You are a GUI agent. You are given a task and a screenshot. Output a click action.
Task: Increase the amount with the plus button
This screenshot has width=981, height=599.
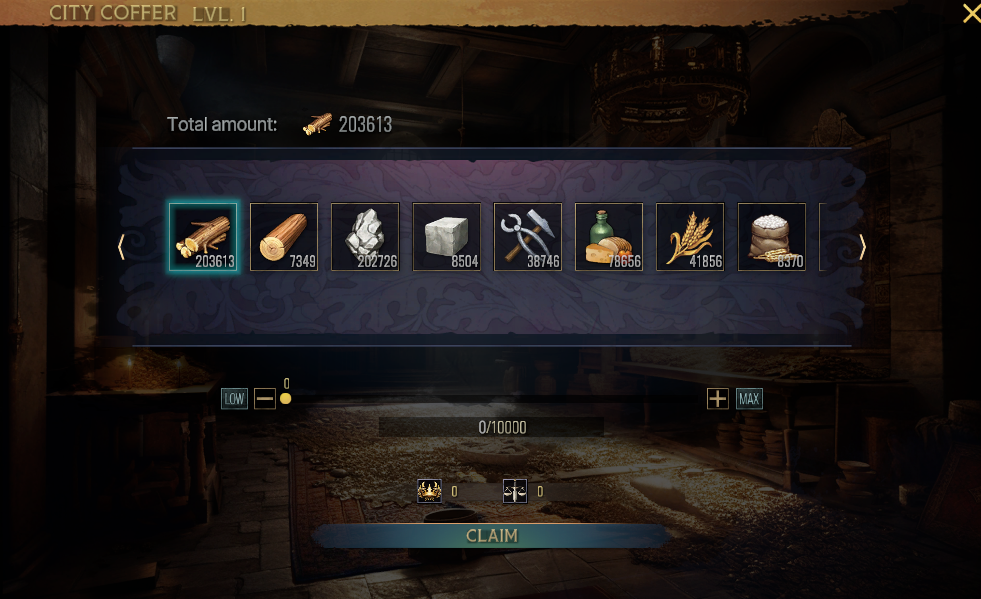click(x=717, y=399)
